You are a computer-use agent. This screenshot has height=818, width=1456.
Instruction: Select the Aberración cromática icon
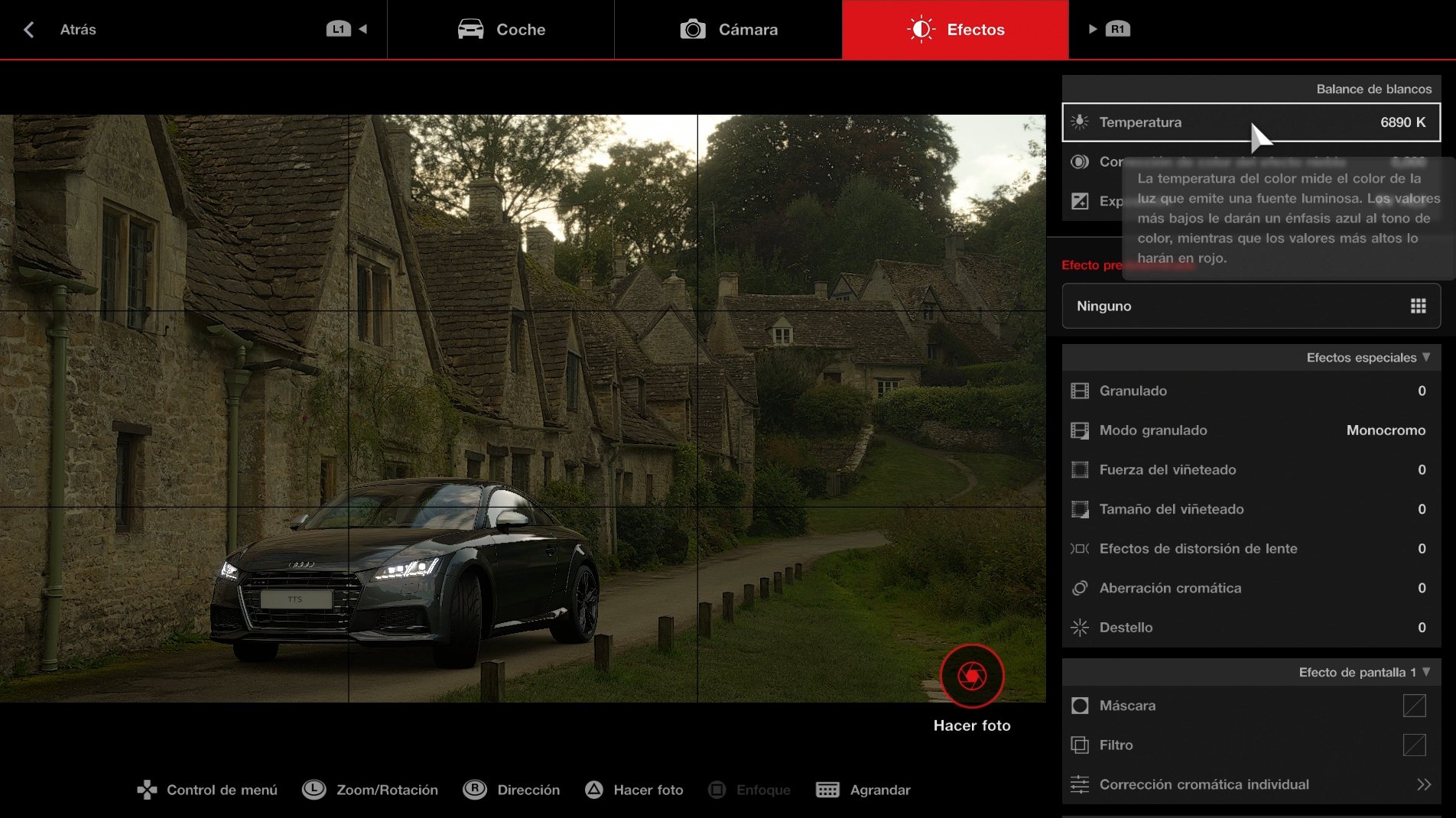tap(1081, 588)
